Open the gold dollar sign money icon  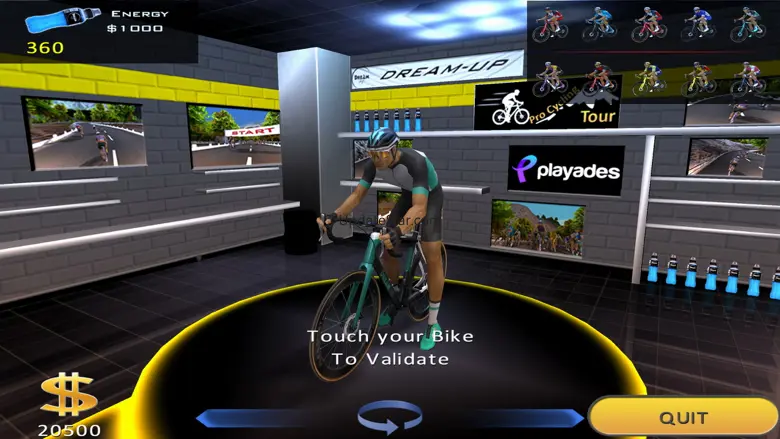coord(68,397)
